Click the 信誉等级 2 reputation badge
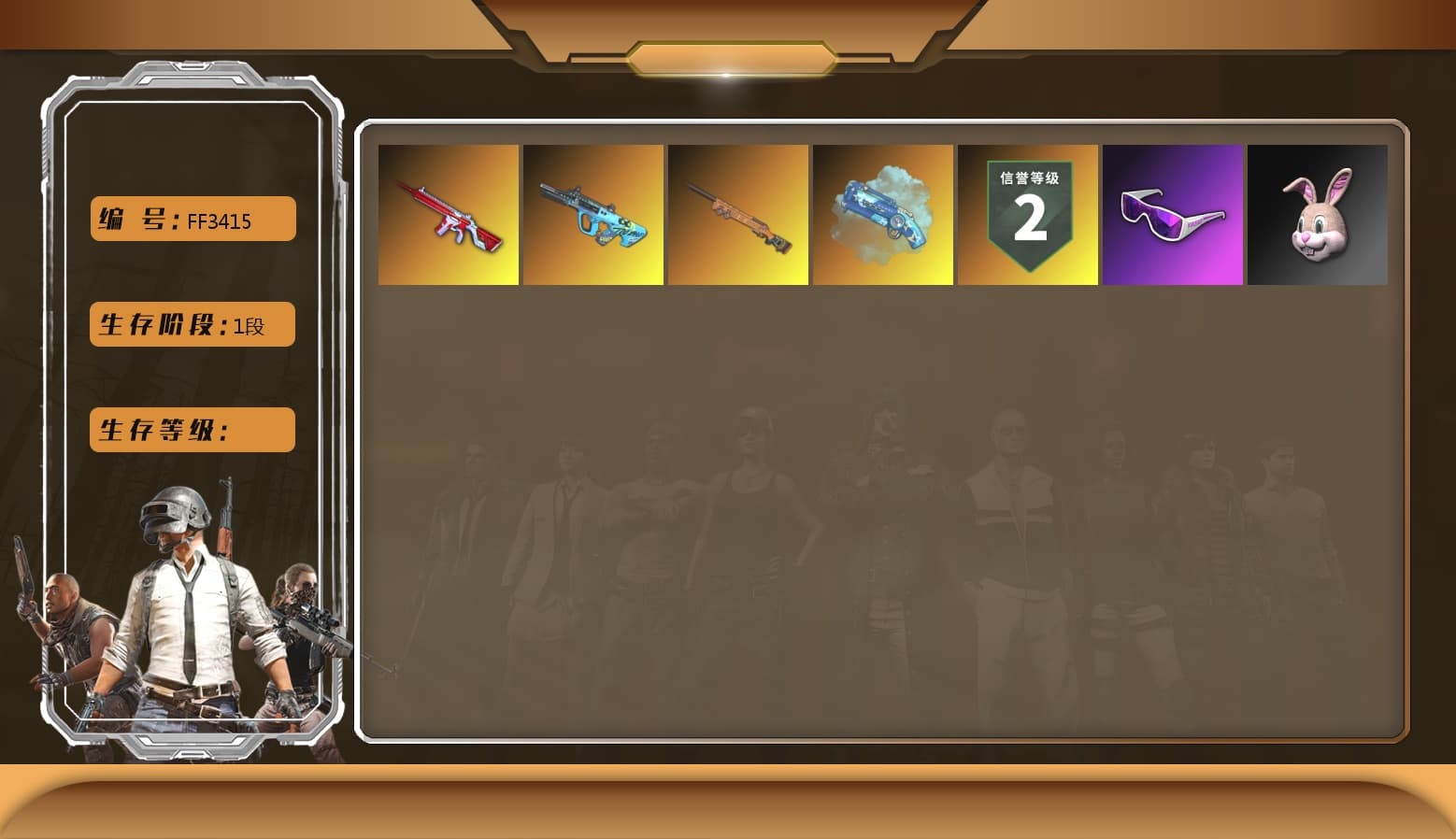Screen dimensions: 1456x839 pos(1028,215)
